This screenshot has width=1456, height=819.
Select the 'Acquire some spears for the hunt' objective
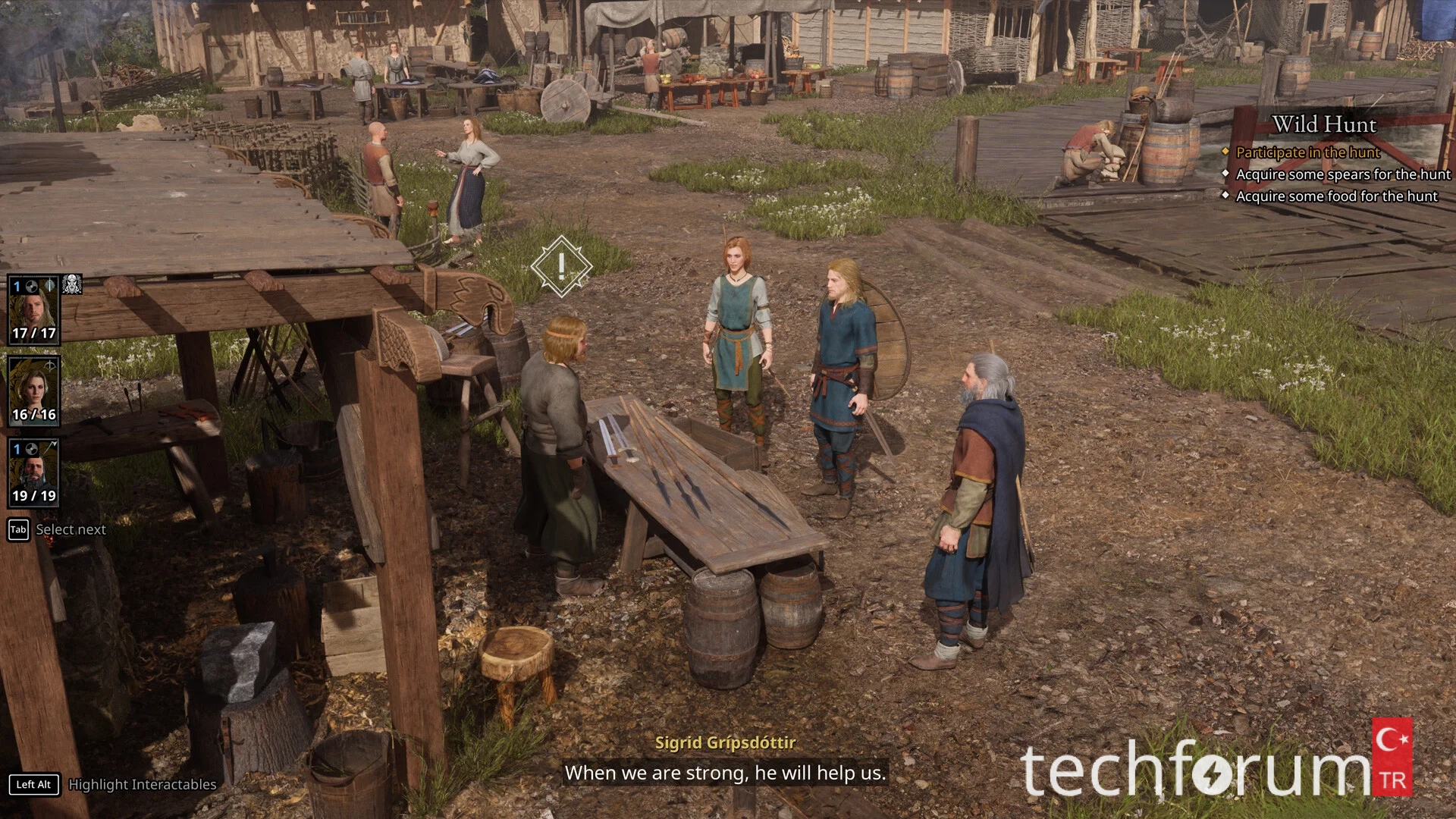(1342, 174)
